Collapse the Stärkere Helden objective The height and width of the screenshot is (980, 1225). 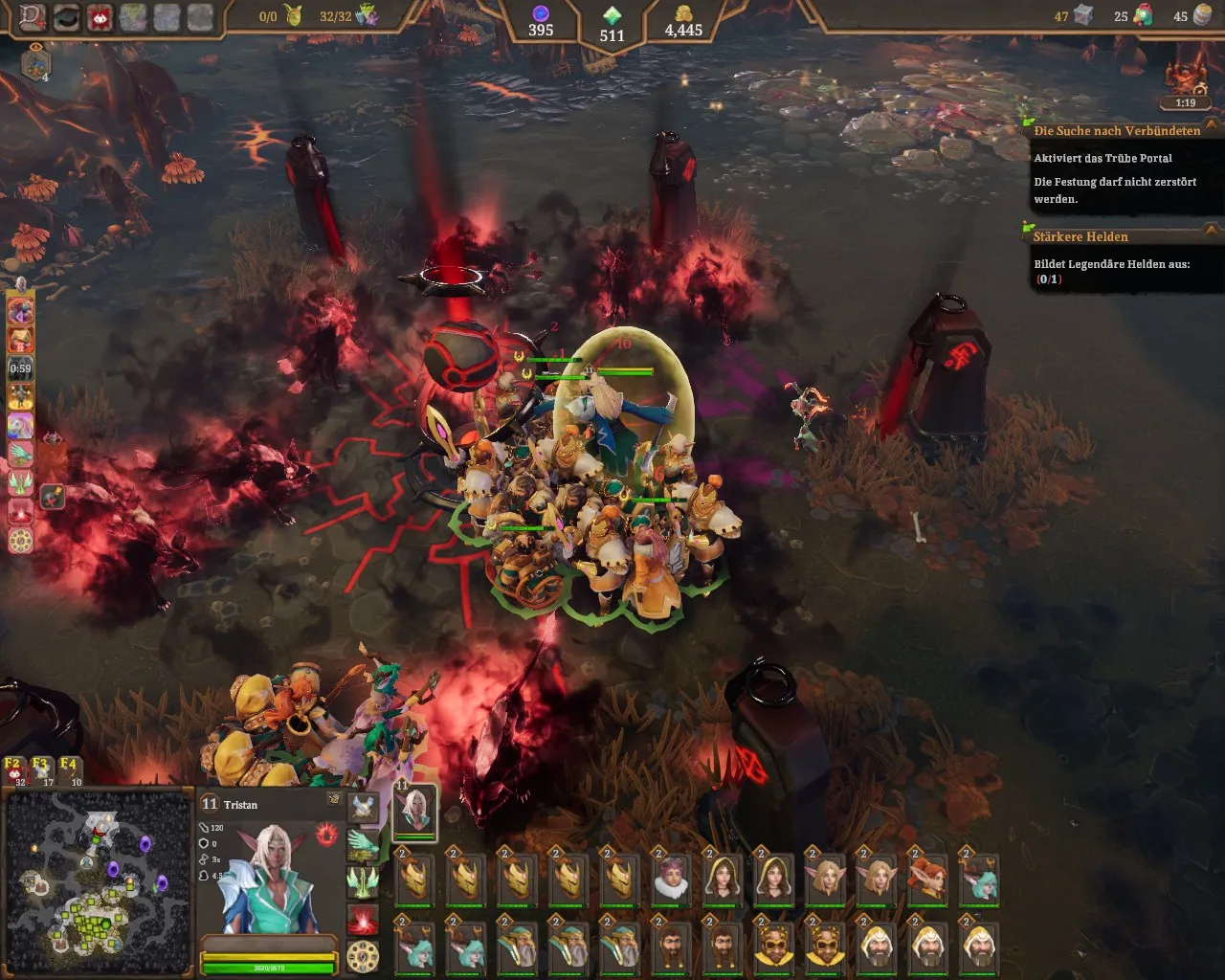[1211, 231]
